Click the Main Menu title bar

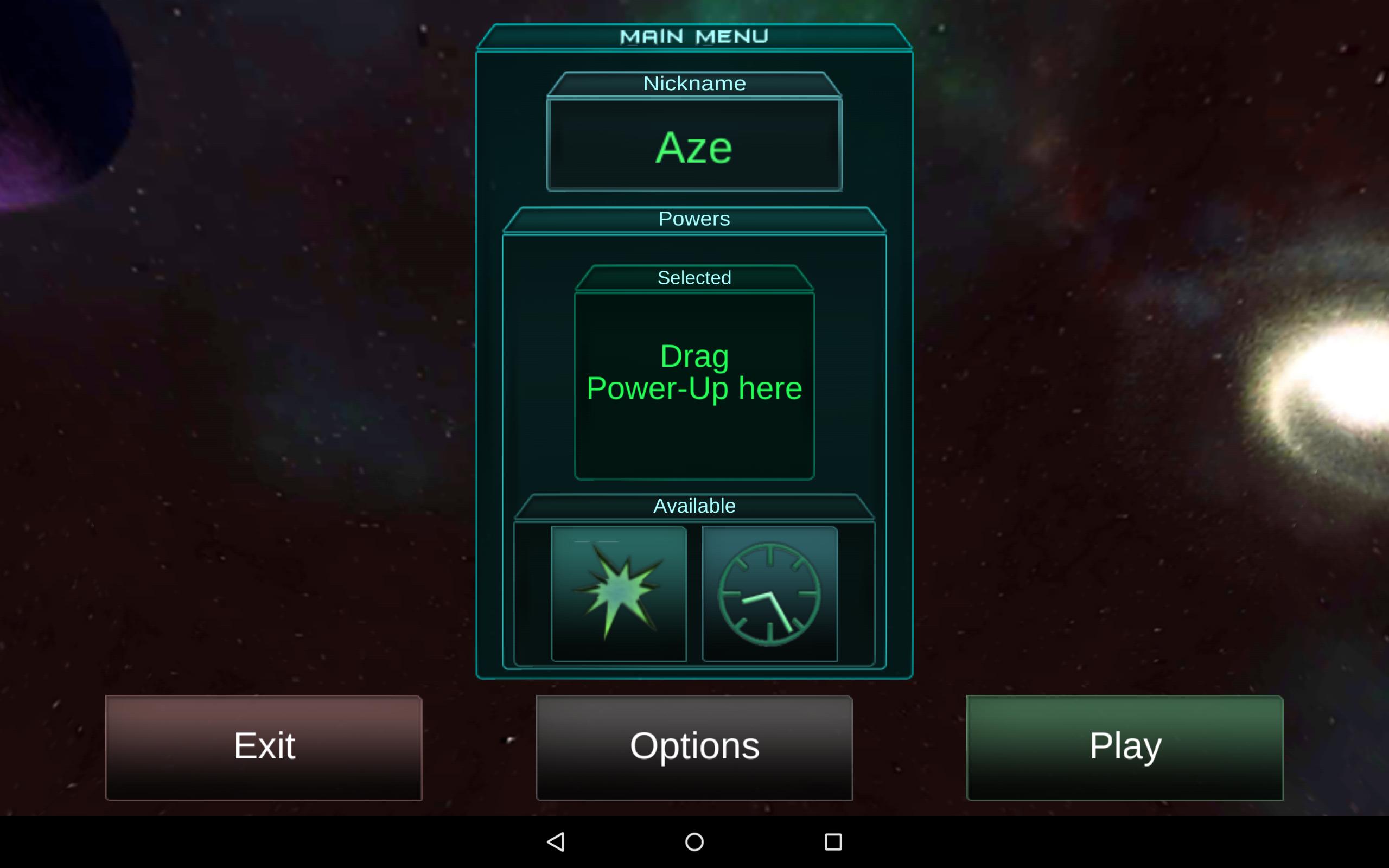click(694, 36)
